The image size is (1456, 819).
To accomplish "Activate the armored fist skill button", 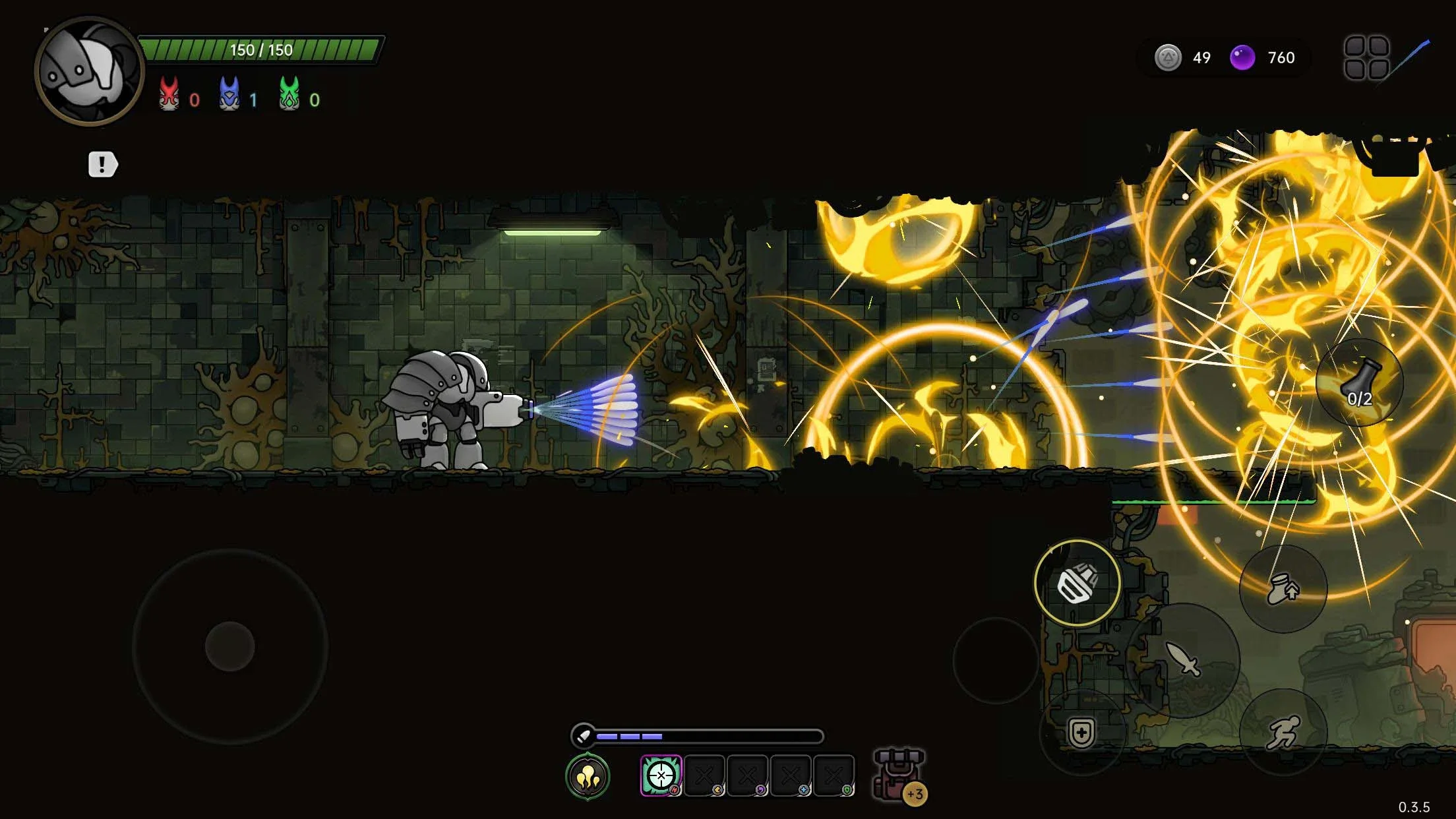I will [x=1077, y=583].
